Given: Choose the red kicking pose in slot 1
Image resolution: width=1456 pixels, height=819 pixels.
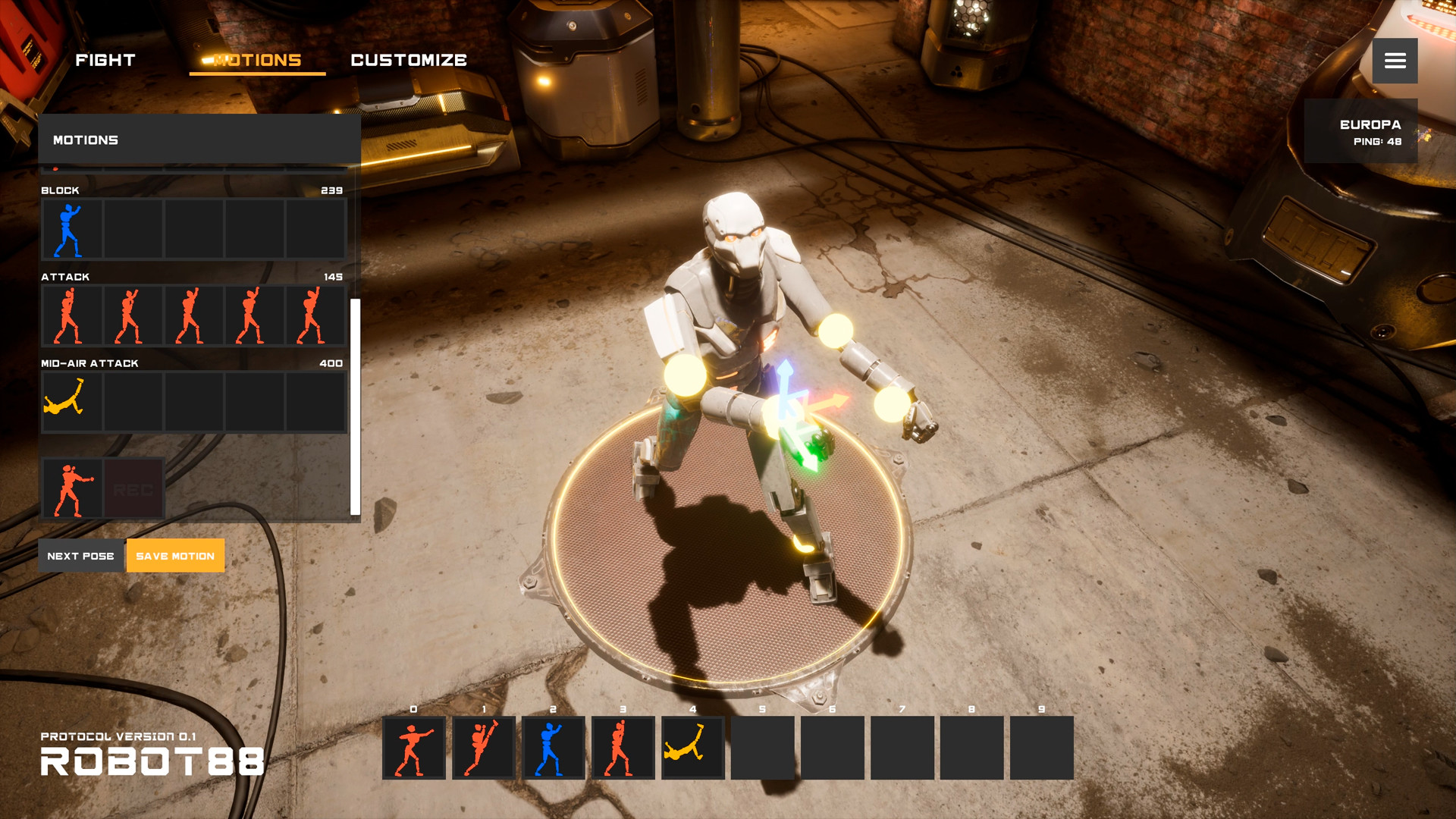Looking at the screenshot, I should coord(482,748).
